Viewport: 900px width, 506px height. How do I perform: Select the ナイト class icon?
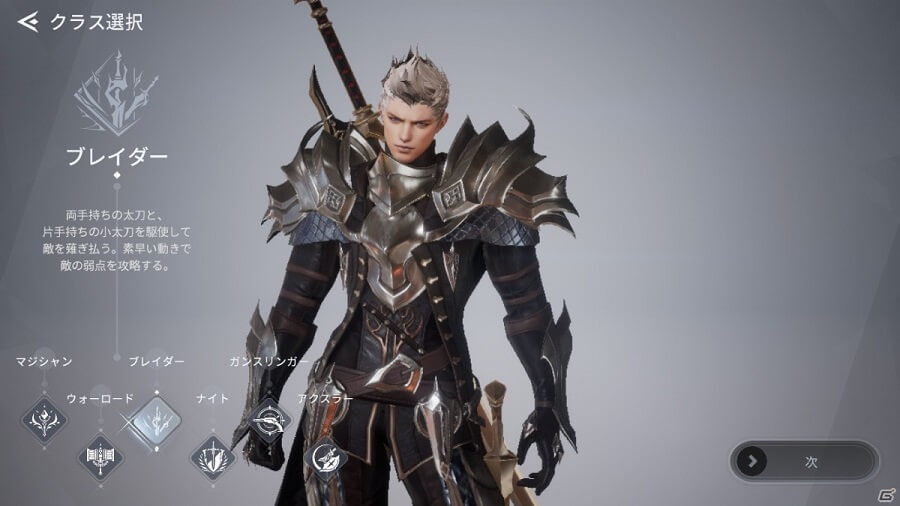point(213,458)
